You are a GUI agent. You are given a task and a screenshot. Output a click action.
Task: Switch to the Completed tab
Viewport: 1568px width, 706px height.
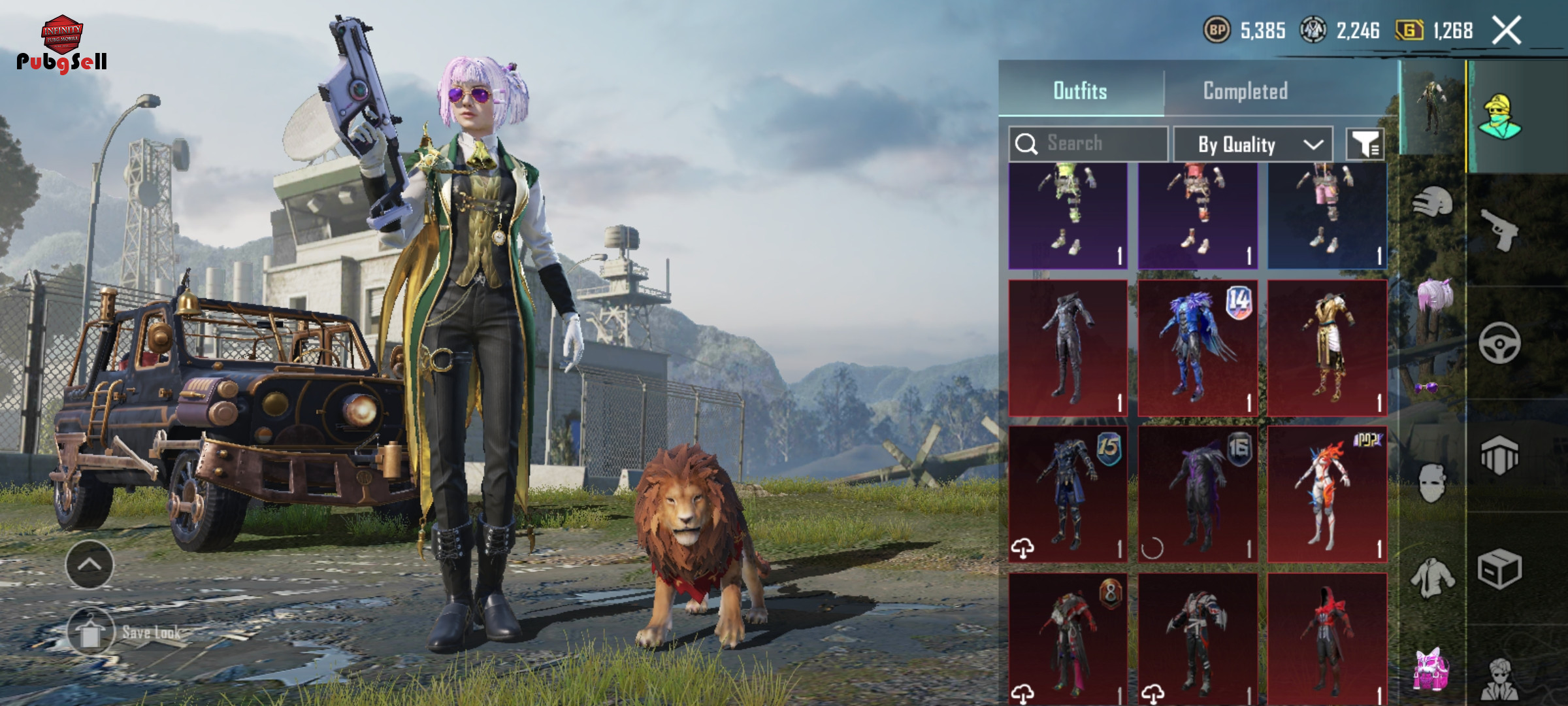(1245, 91)
